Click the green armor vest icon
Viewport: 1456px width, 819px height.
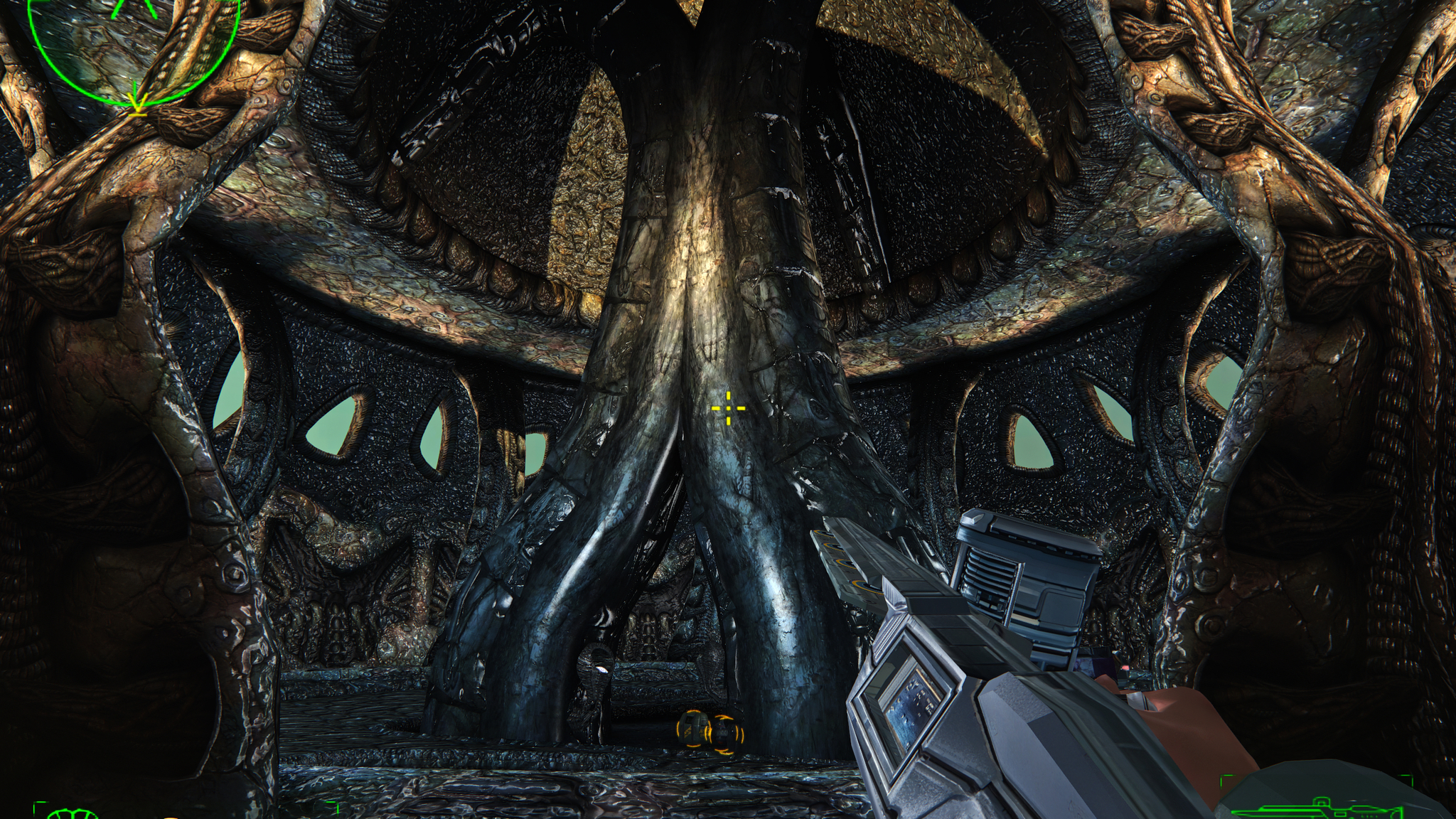pyautogui.click(x=74, y=813)
